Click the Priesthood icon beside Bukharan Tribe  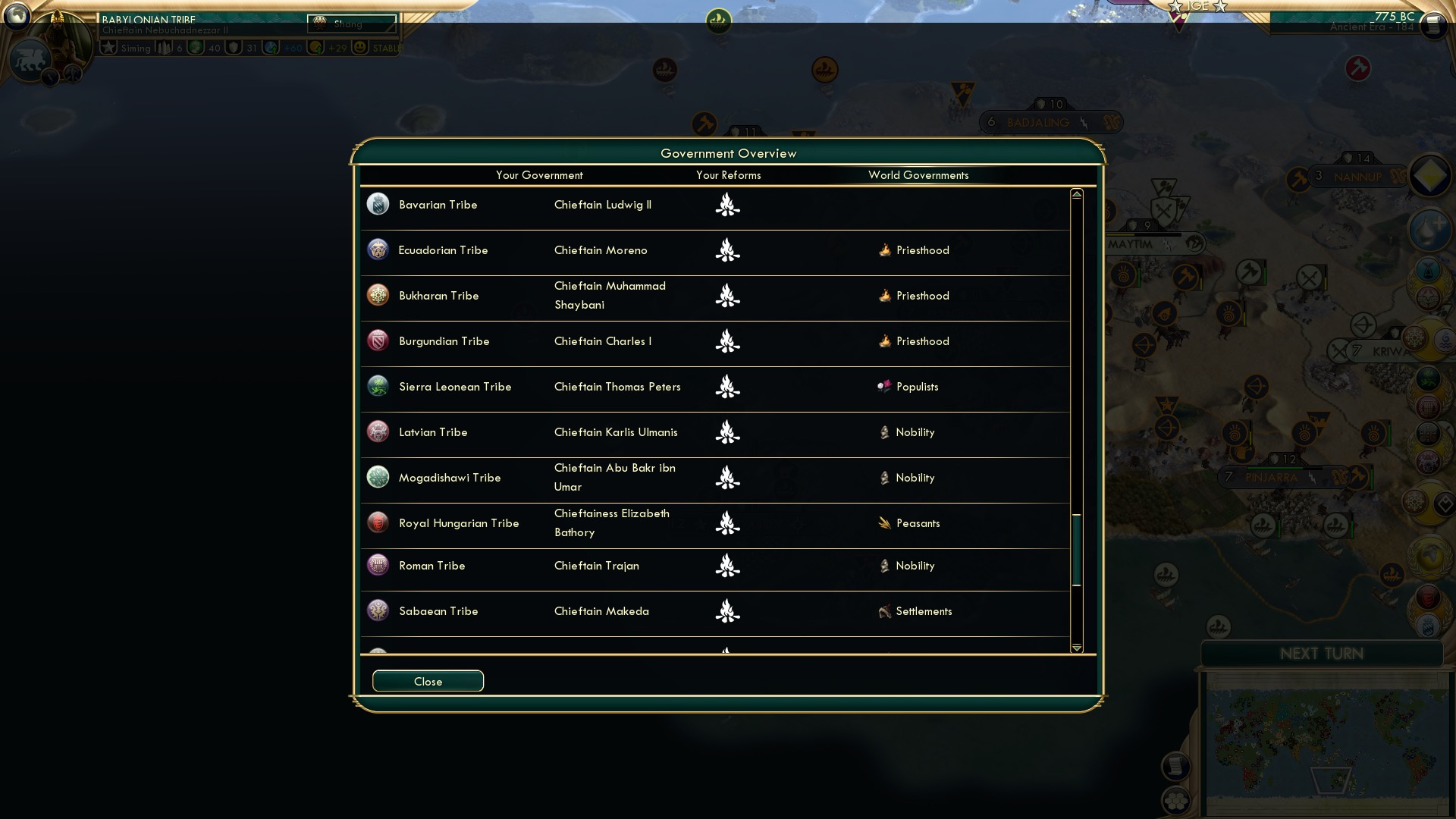coord(885,295)
